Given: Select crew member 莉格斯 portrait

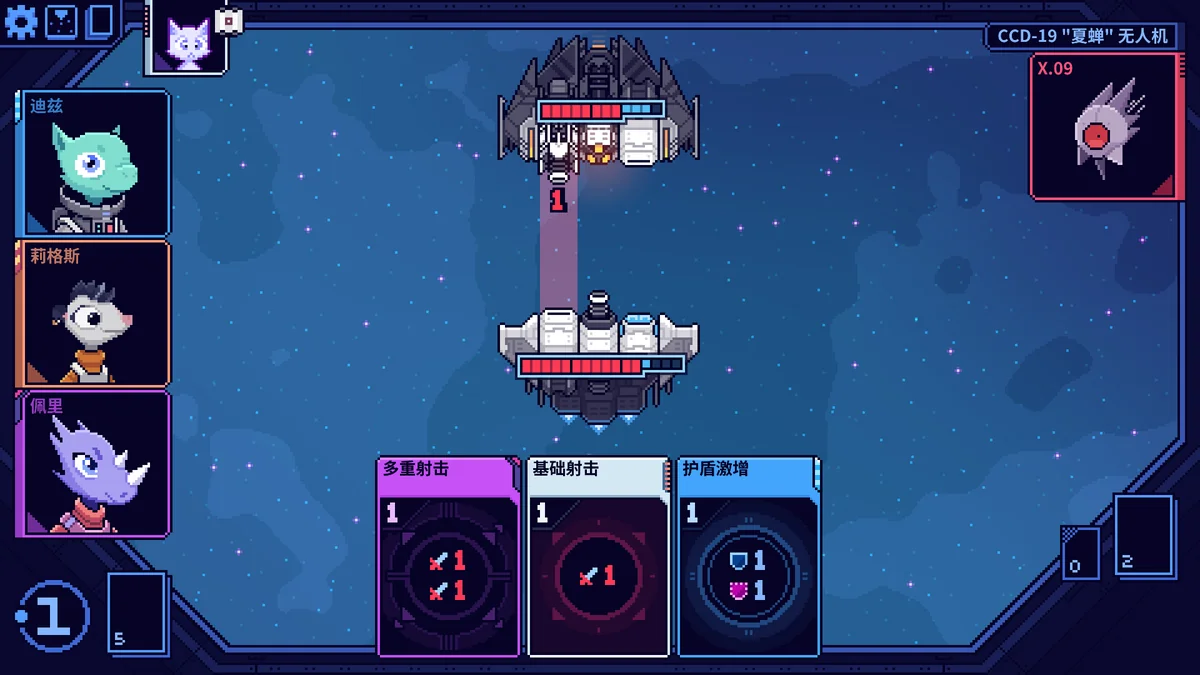Looking at the screenshot, I should pyautogui.click(x=93, y=313).
